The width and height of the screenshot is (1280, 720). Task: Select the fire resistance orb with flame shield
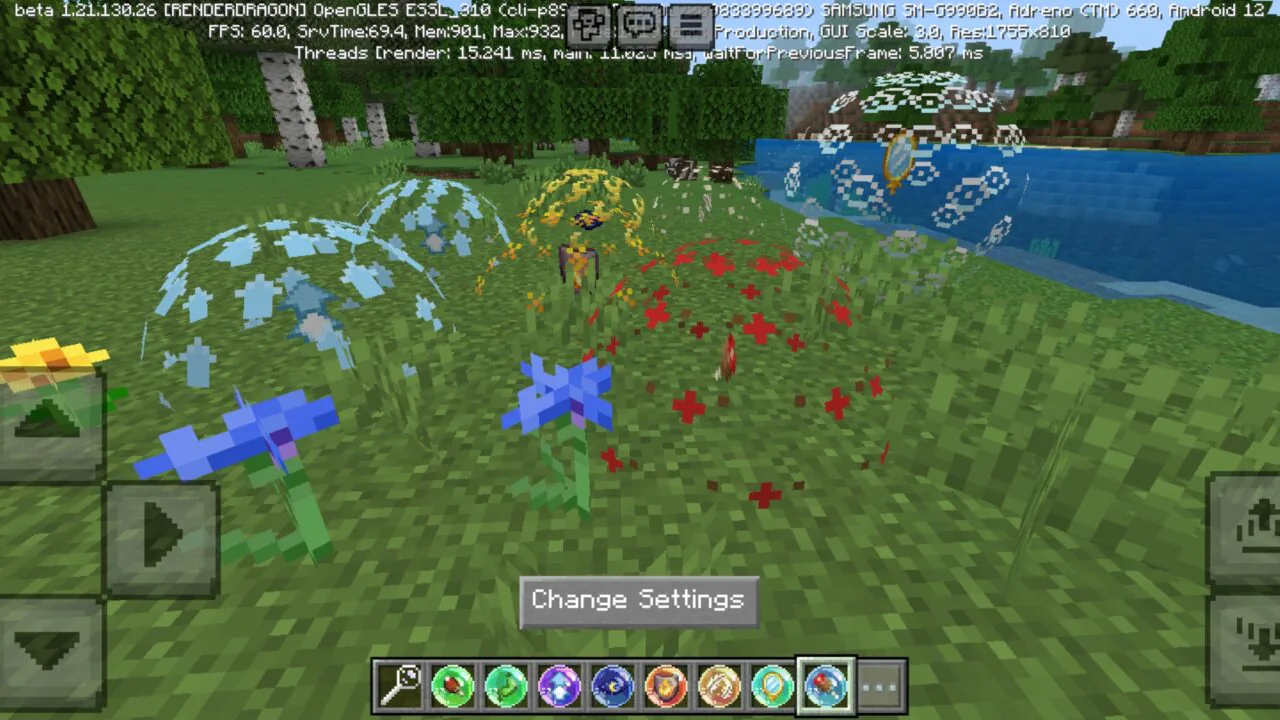[x=665, y=684]
